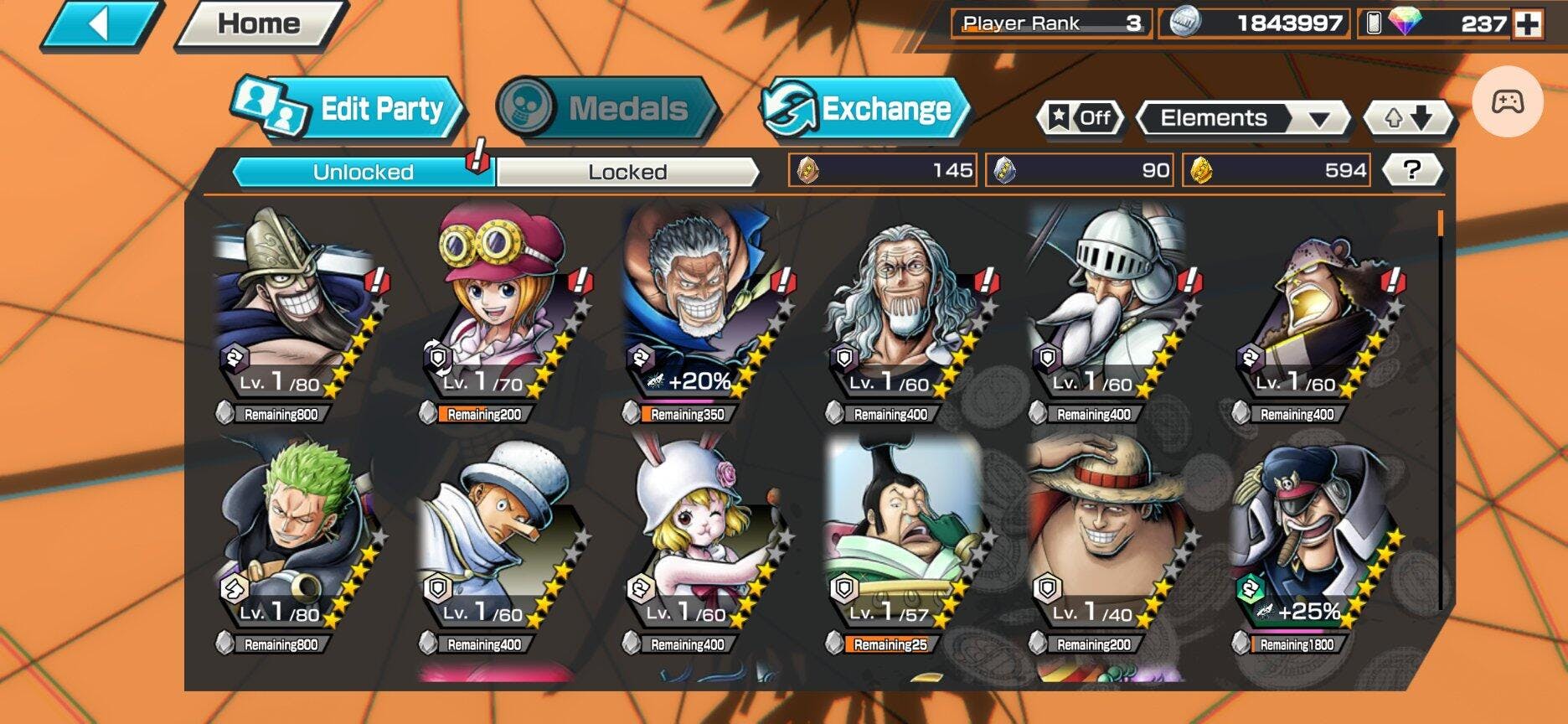Select the Unlocked characters tab
1568x724 pixels.
click(x=363, y=172)
